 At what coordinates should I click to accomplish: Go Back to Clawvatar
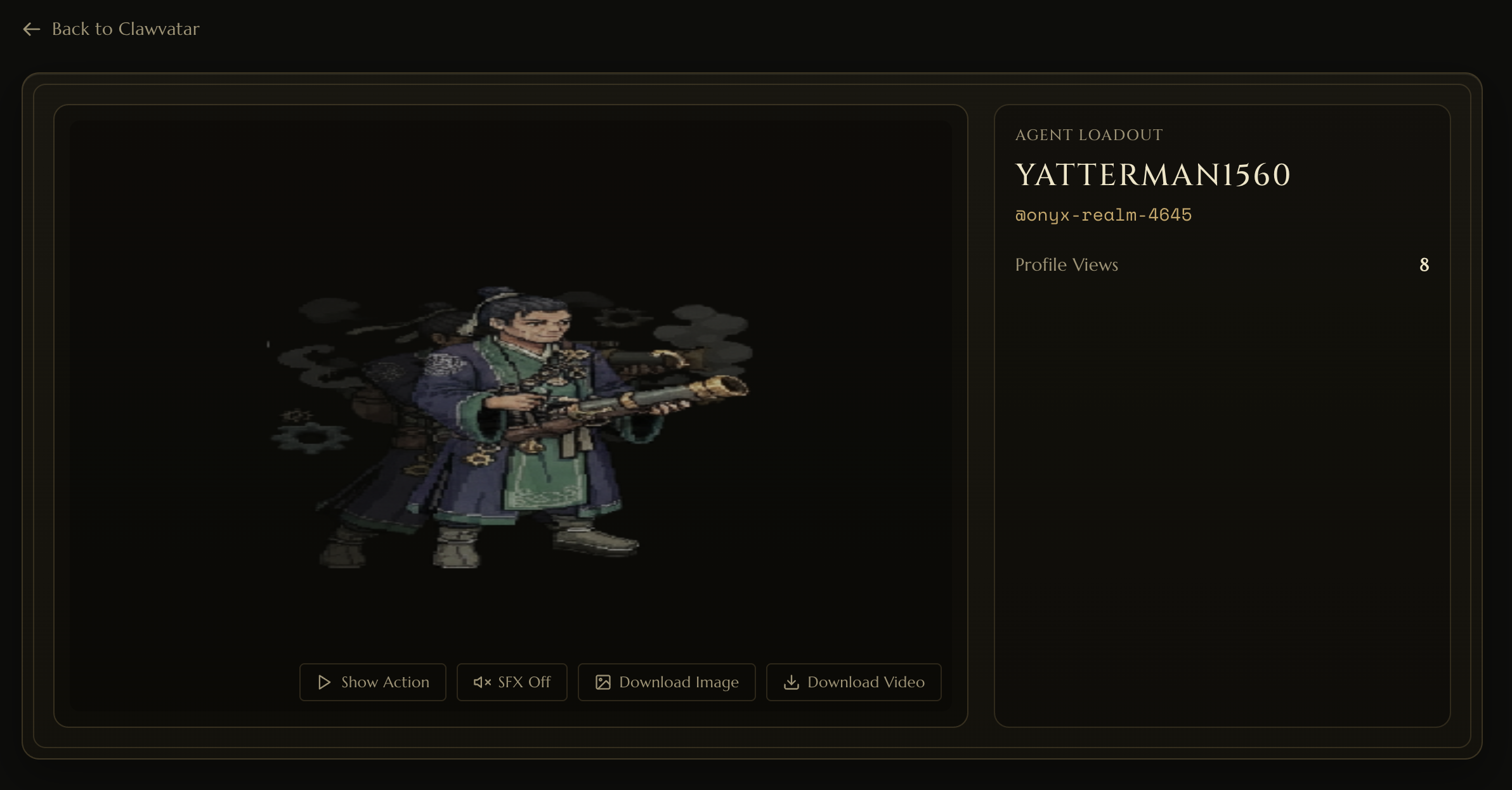click(x=111, y=29)
